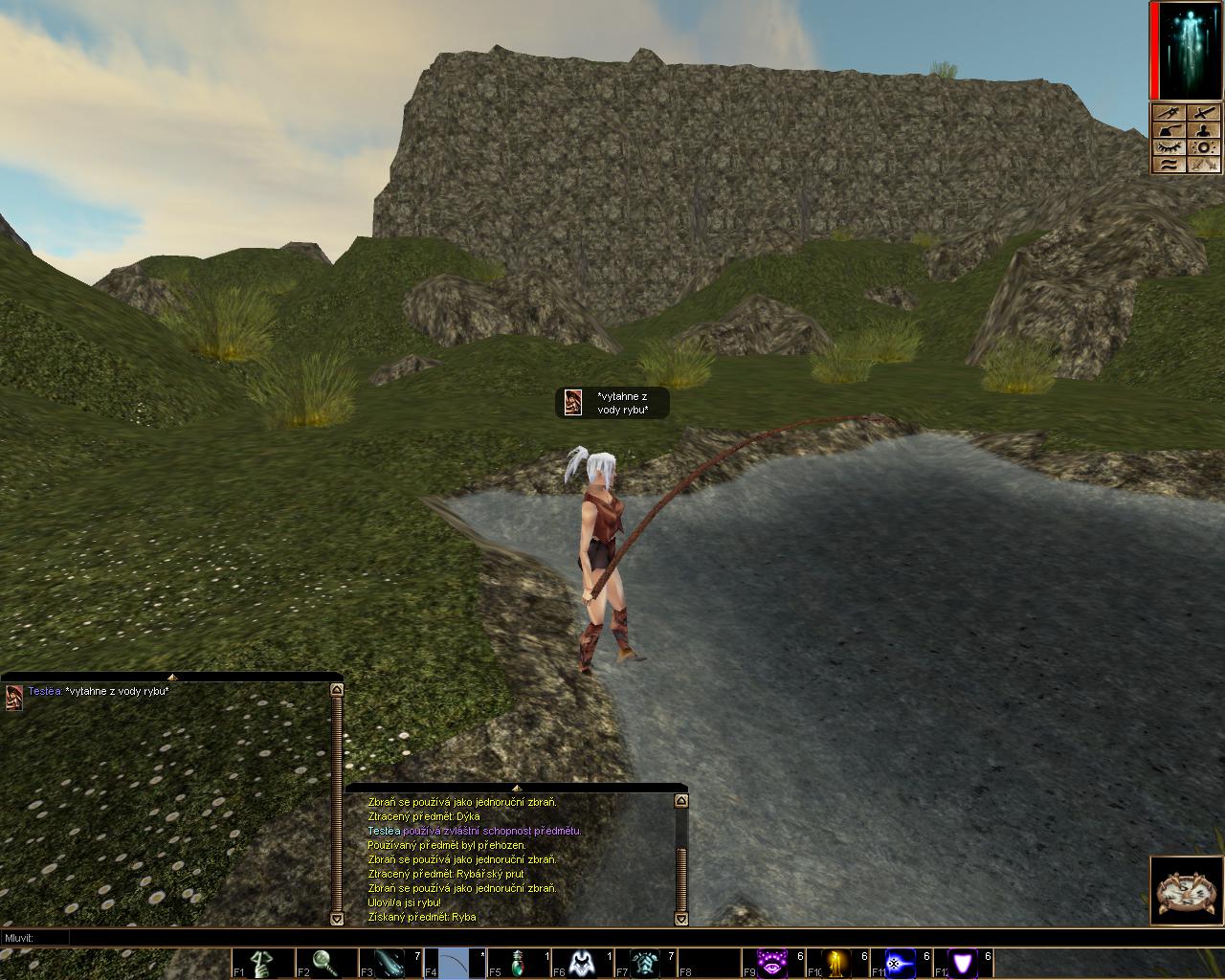1225x980 pixels.
Task: Activate the F2 magnifying glass search slot
Action: (x=326, y=963)
